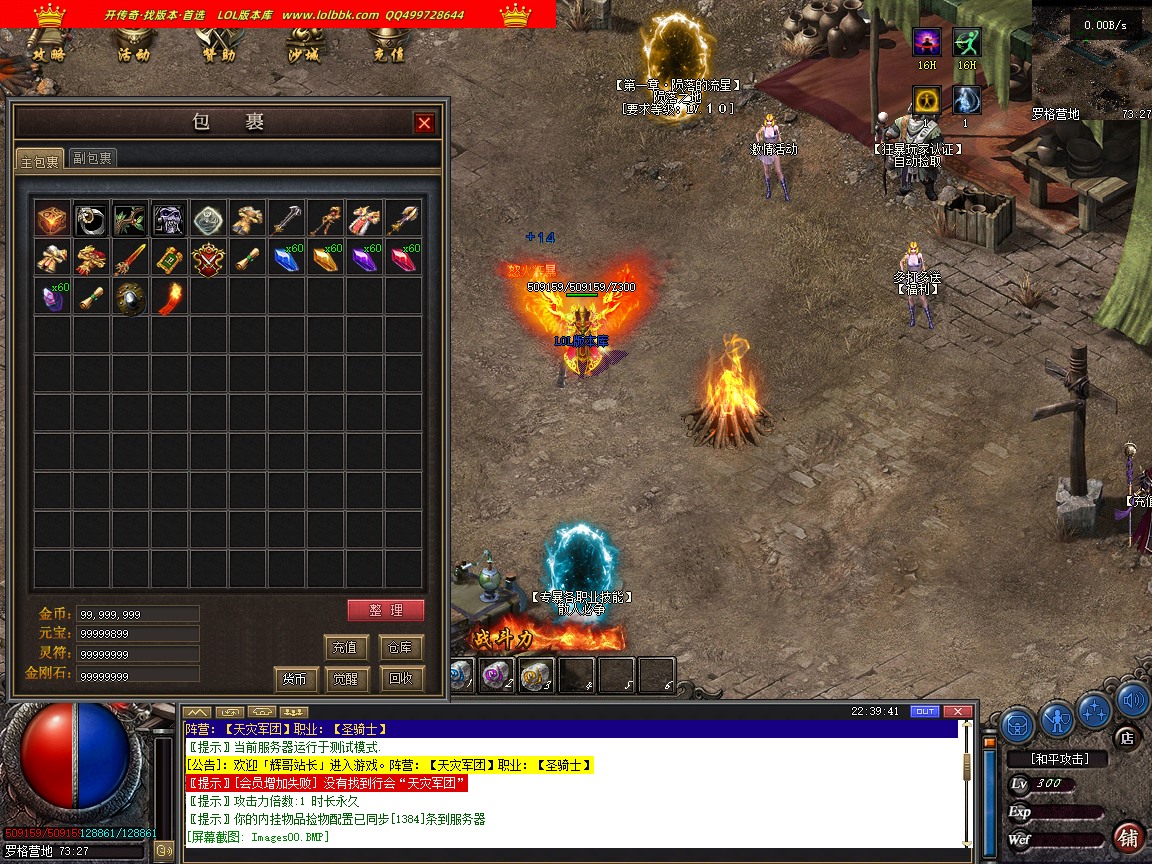Viewport: 1152px width, 864px height.
Task: Toggle the speaker sound button
Action: (1132, 701)
